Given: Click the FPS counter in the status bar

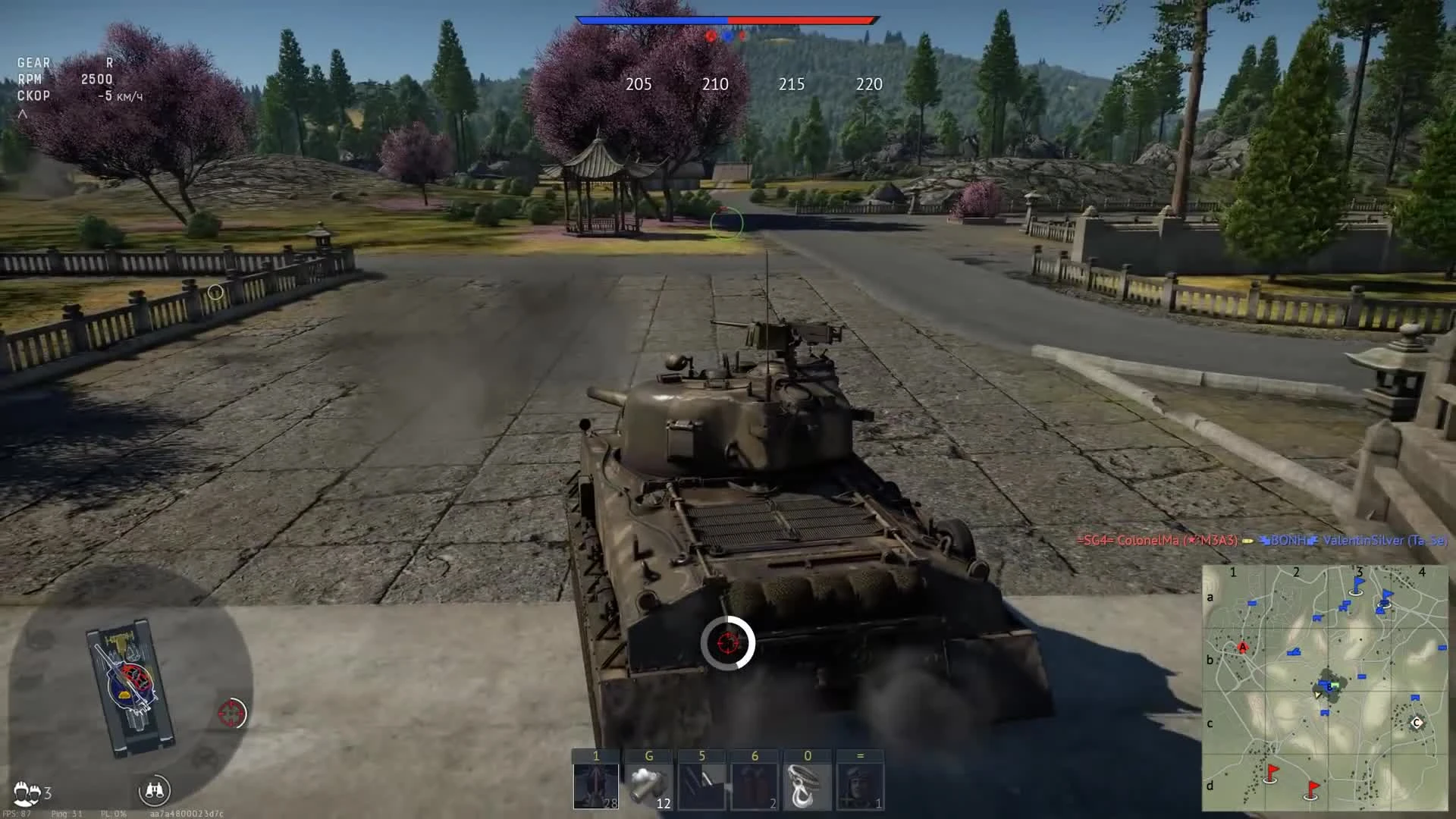Looking at the screenshot, I should click(x=17, y=812).
